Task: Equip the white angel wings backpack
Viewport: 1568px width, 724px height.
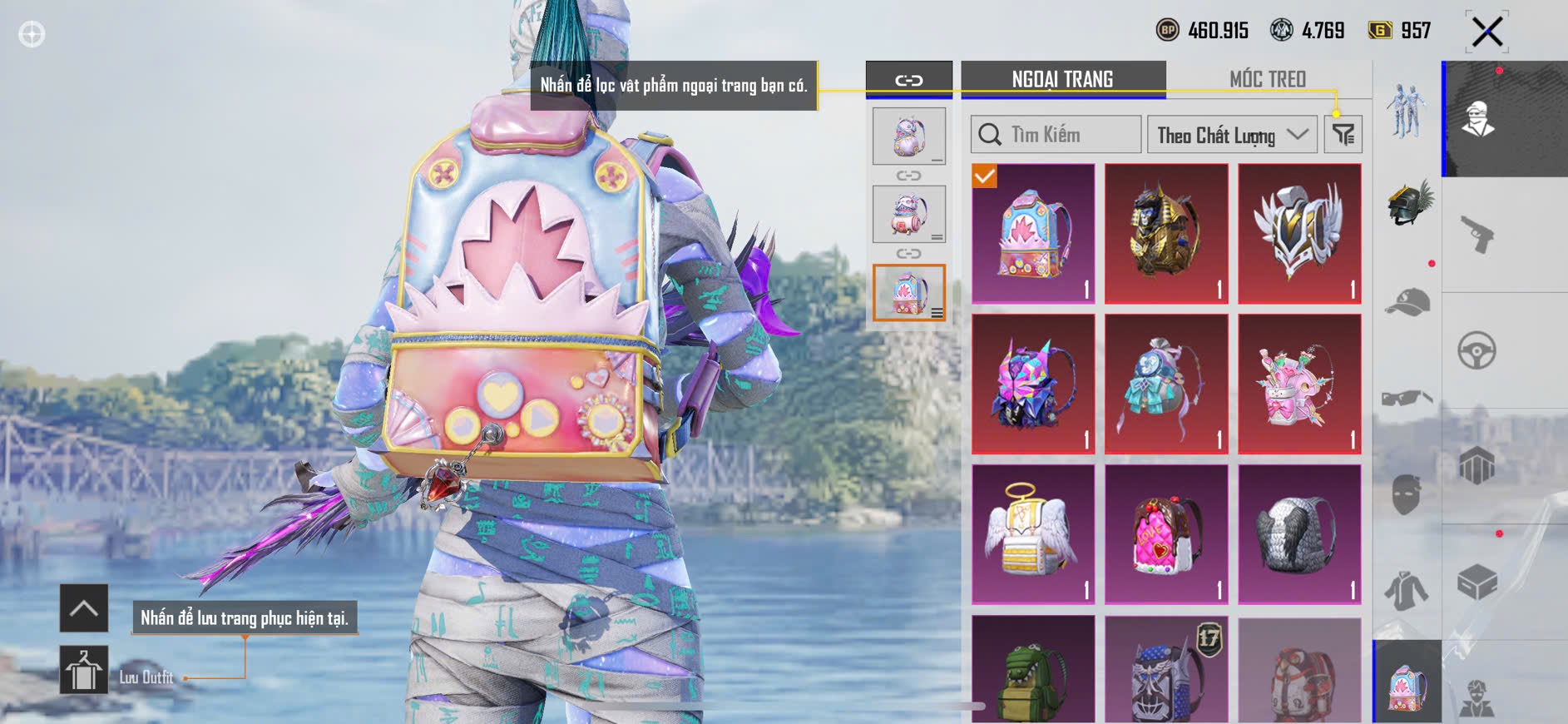Action: click(x=1033, y=534)
